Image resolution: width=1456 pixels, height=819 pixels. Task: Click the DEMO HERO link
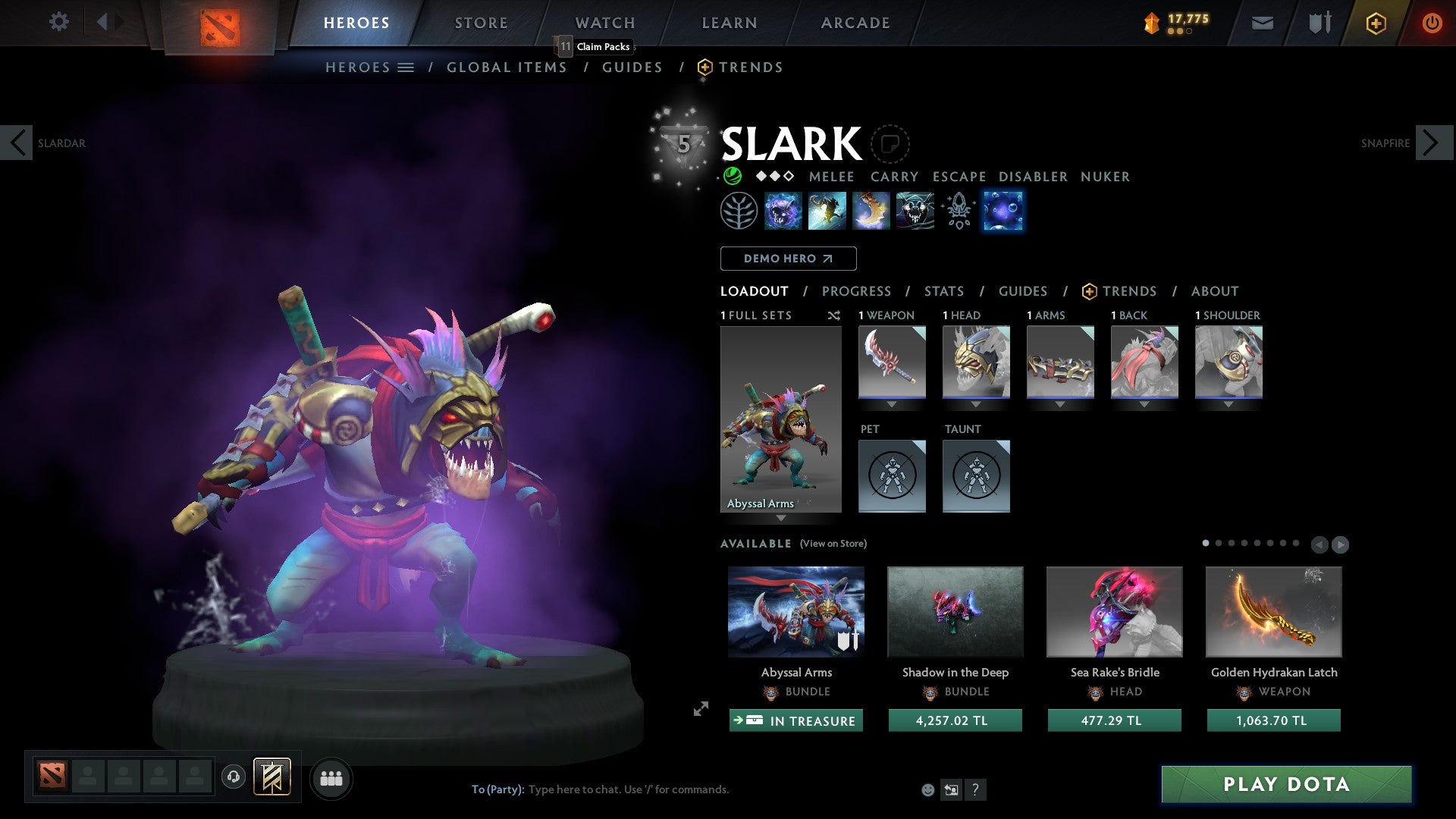pyautogui.click(x=787, y=259)
